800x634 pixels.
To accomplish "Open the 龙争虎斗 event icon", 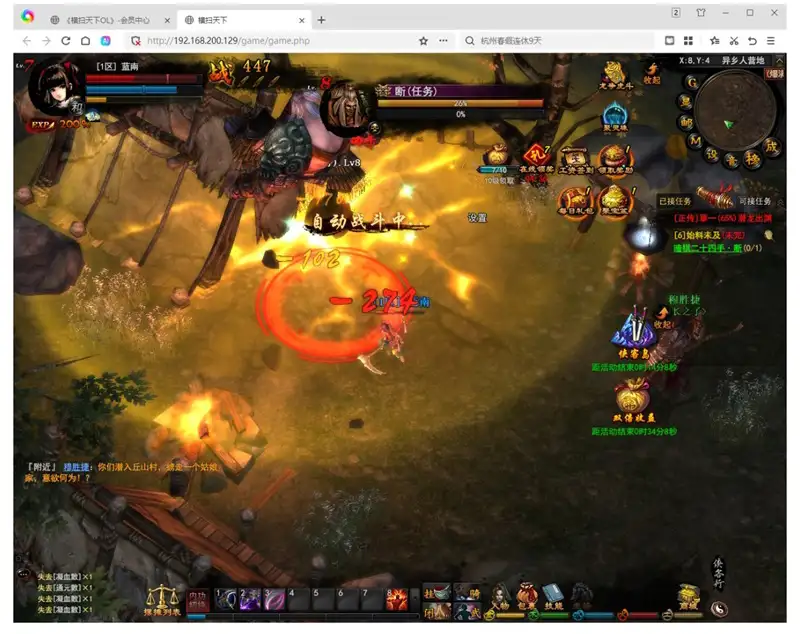I will (x=614, y=74).
